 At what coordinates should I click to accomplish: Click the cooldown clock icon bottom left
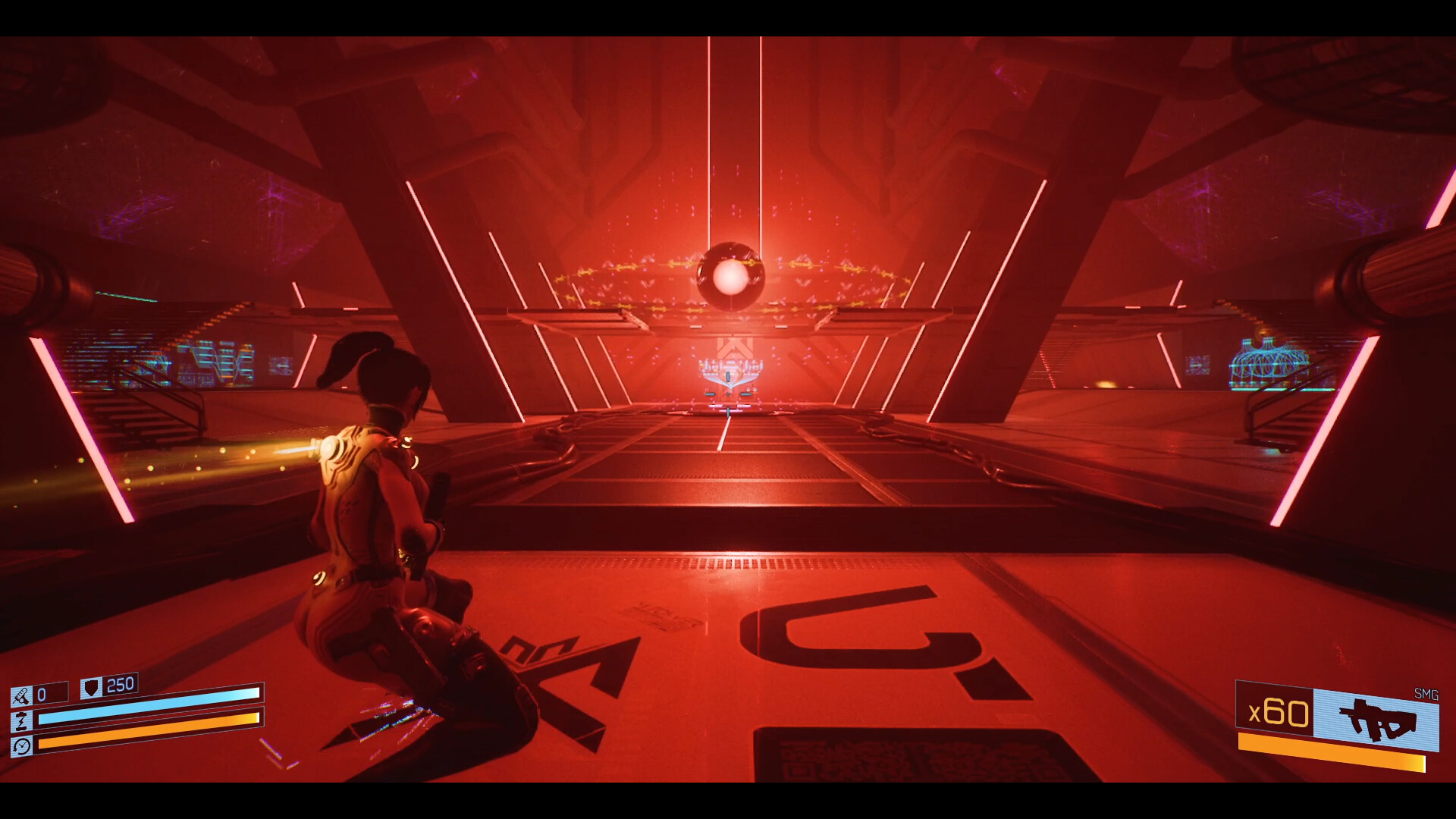[22, 747]
